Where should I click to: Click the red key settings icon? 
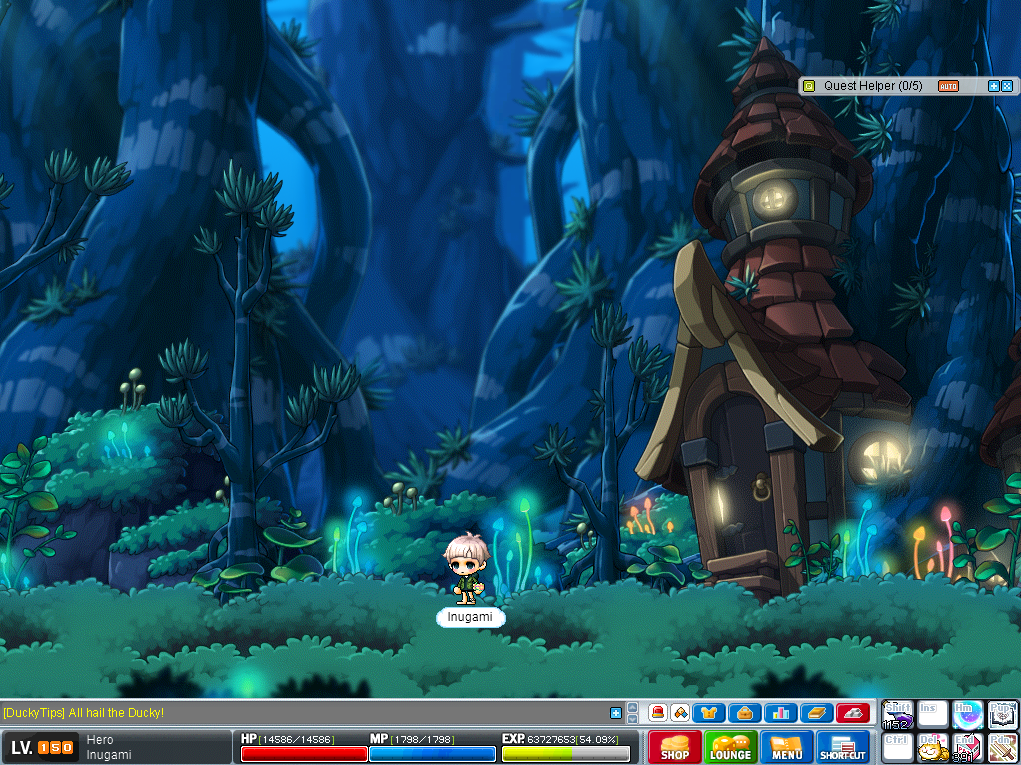point(851,713)
